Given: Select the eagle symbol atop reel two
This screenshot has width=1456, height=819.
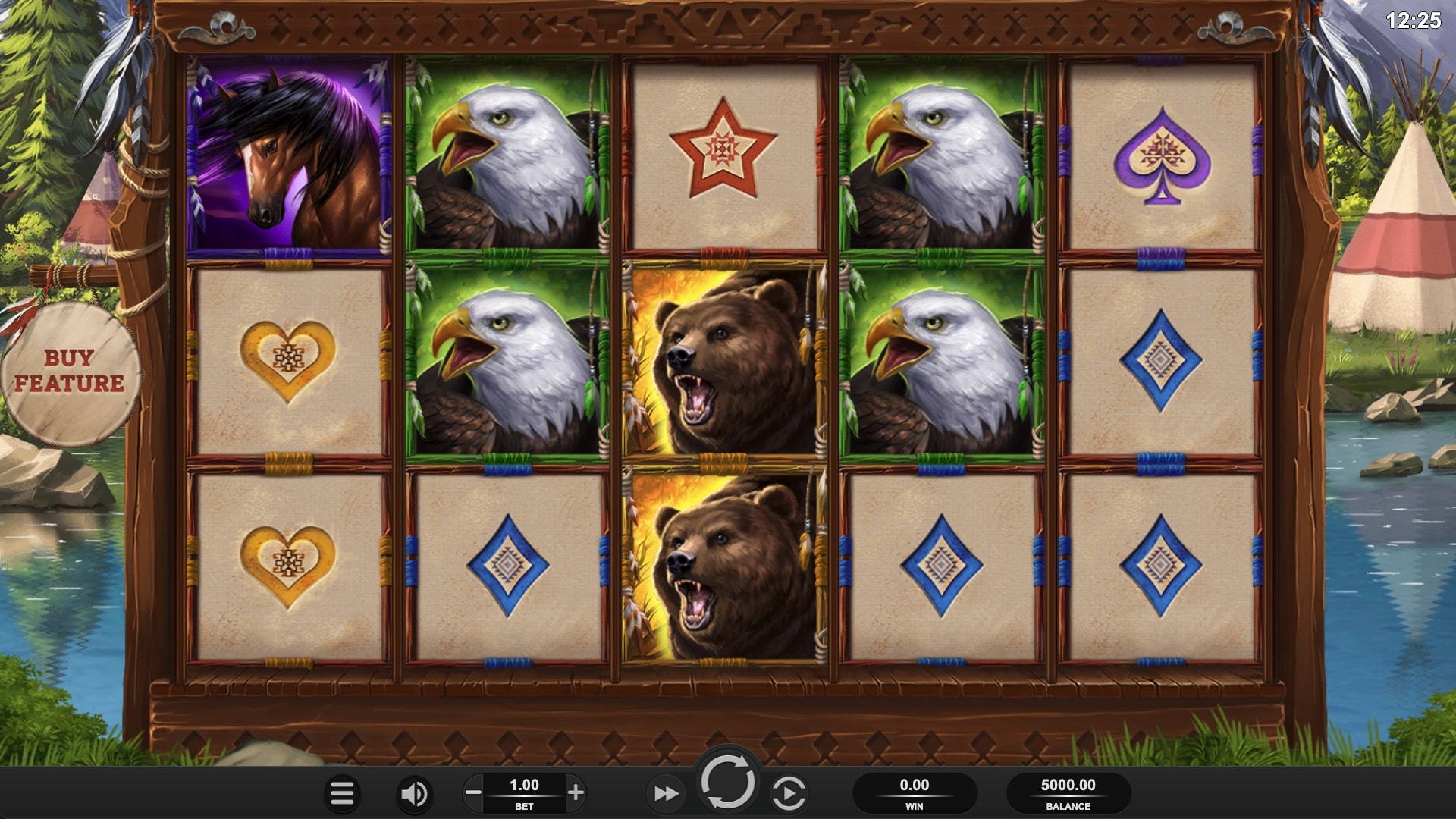Looking at the screenshot, I should (504, 152).
